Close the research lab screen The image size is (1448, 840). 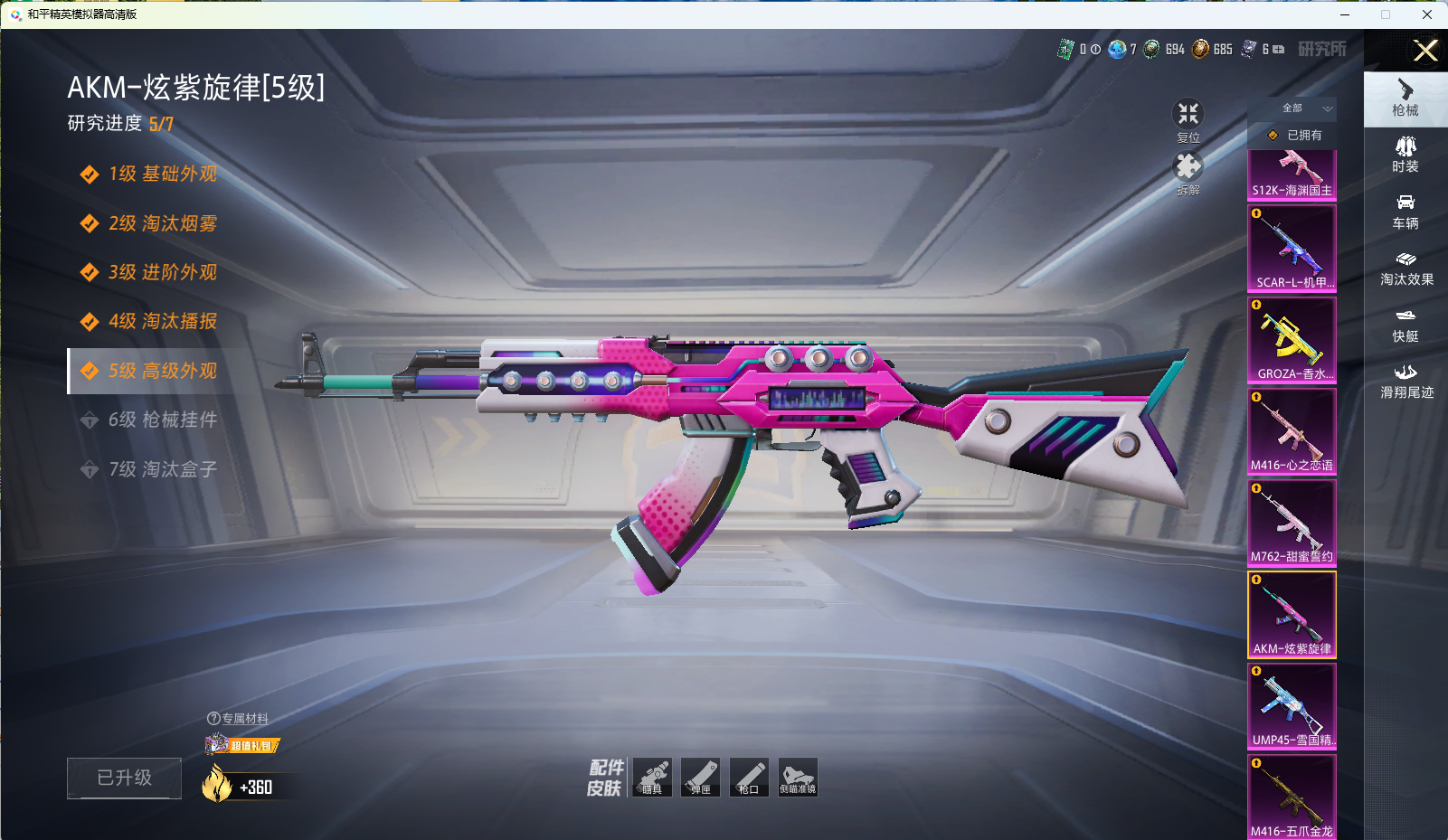coord(1425,51)
